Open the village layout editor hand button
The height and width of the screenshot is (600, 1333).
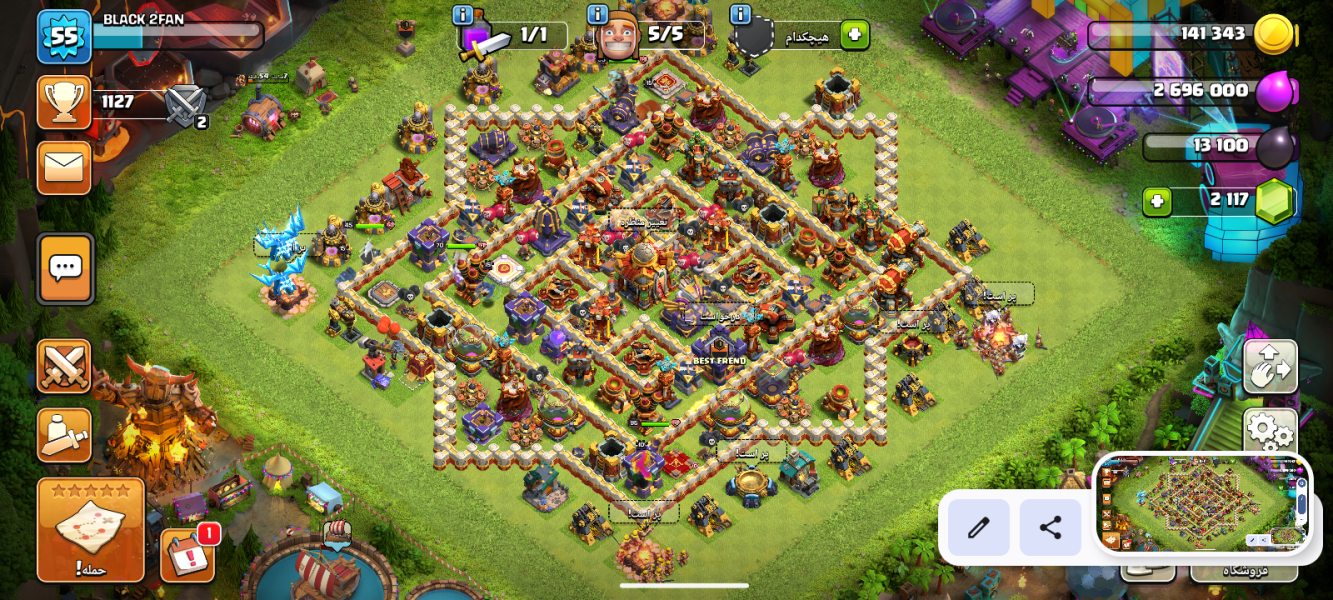[x=1270, y=366]
